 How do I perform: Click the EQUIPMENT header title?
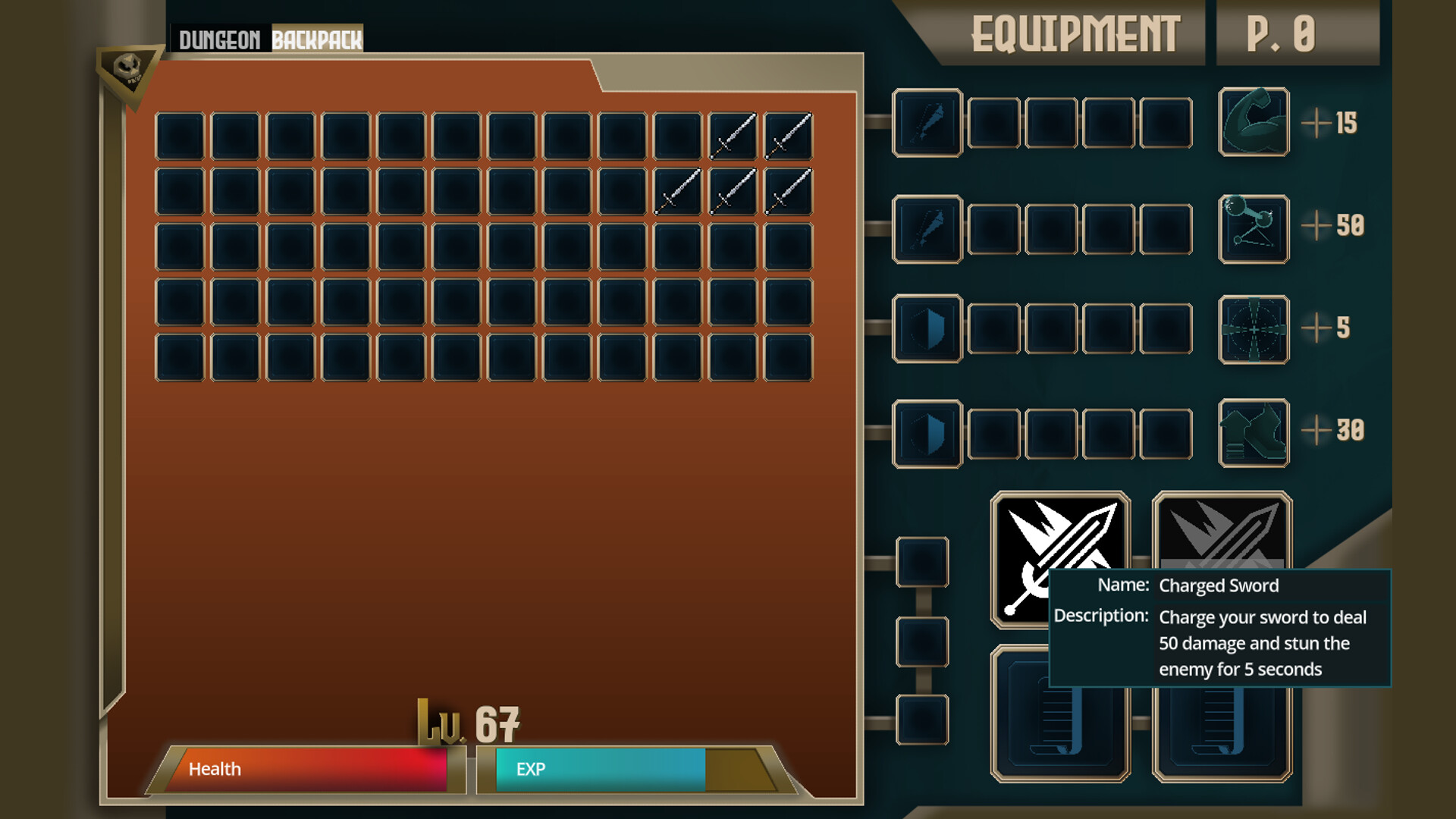click(1076, 33)
